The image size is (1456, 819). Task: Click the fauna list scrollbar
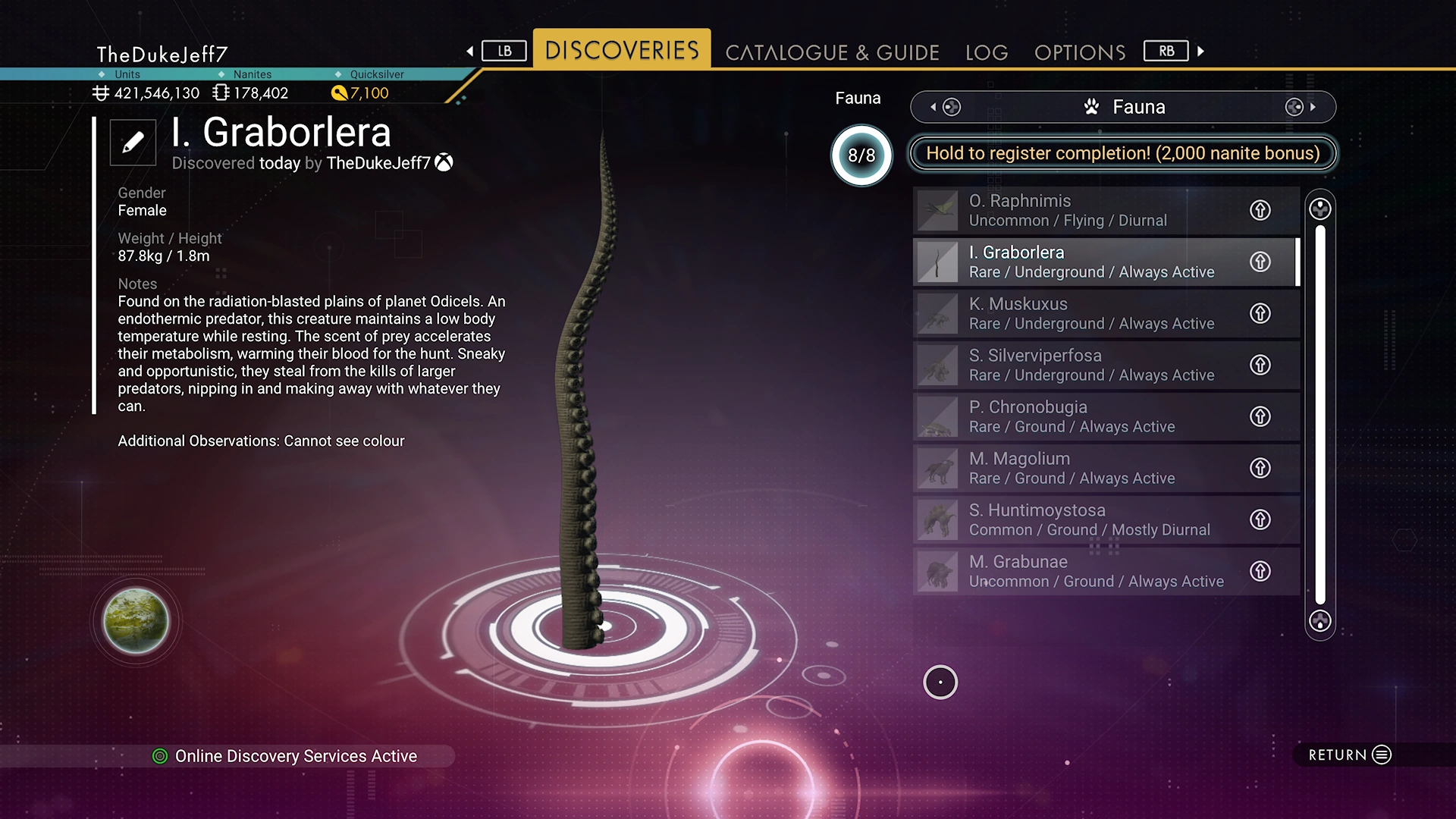1320,415
